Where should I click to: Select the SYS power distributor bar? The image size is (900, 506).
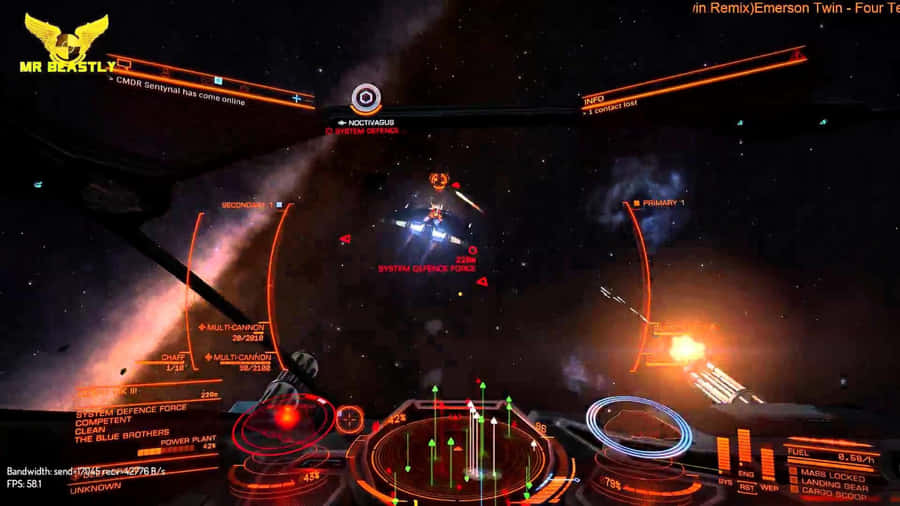coord(723,455)
